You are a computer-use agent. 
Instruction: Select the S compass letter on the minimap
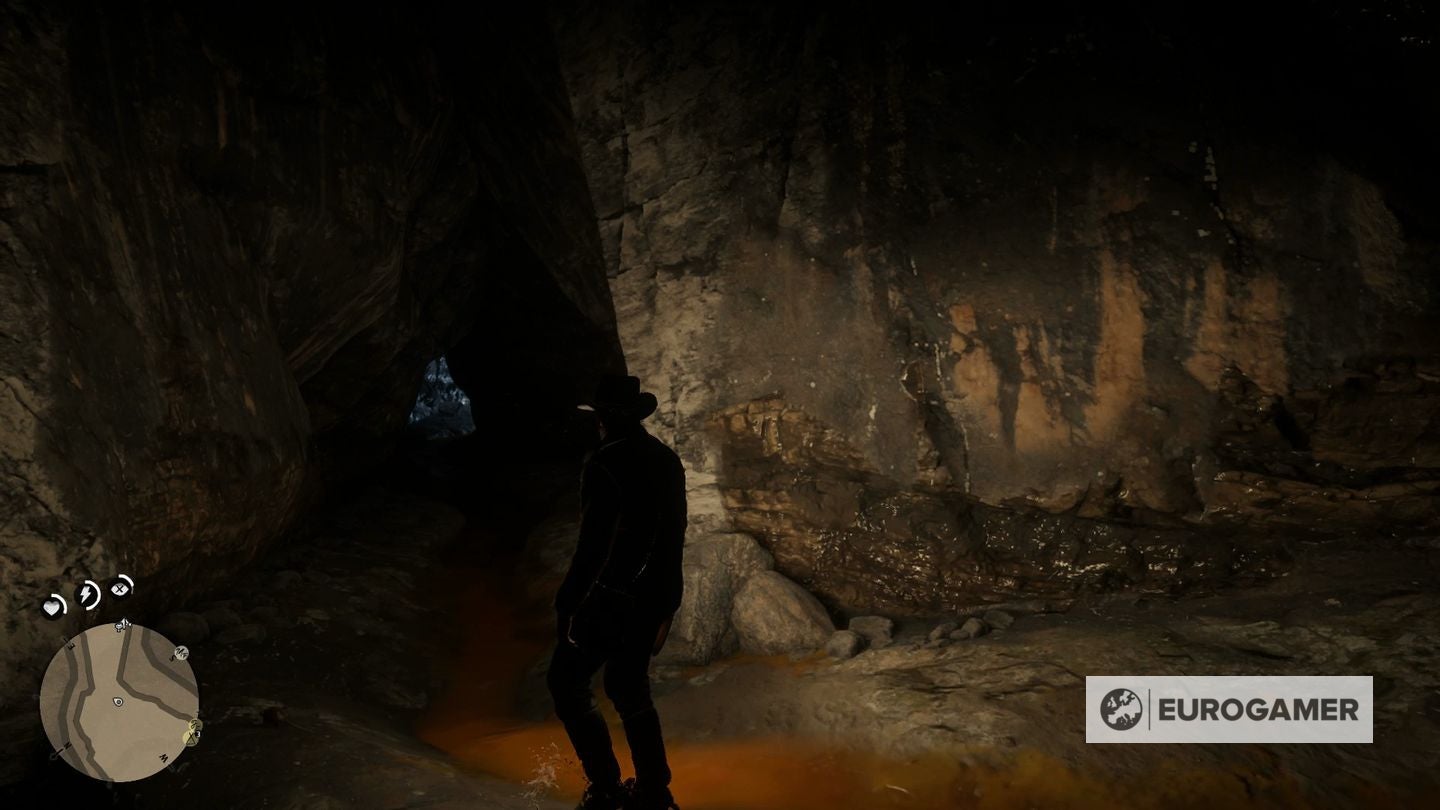tap(173, 658)
